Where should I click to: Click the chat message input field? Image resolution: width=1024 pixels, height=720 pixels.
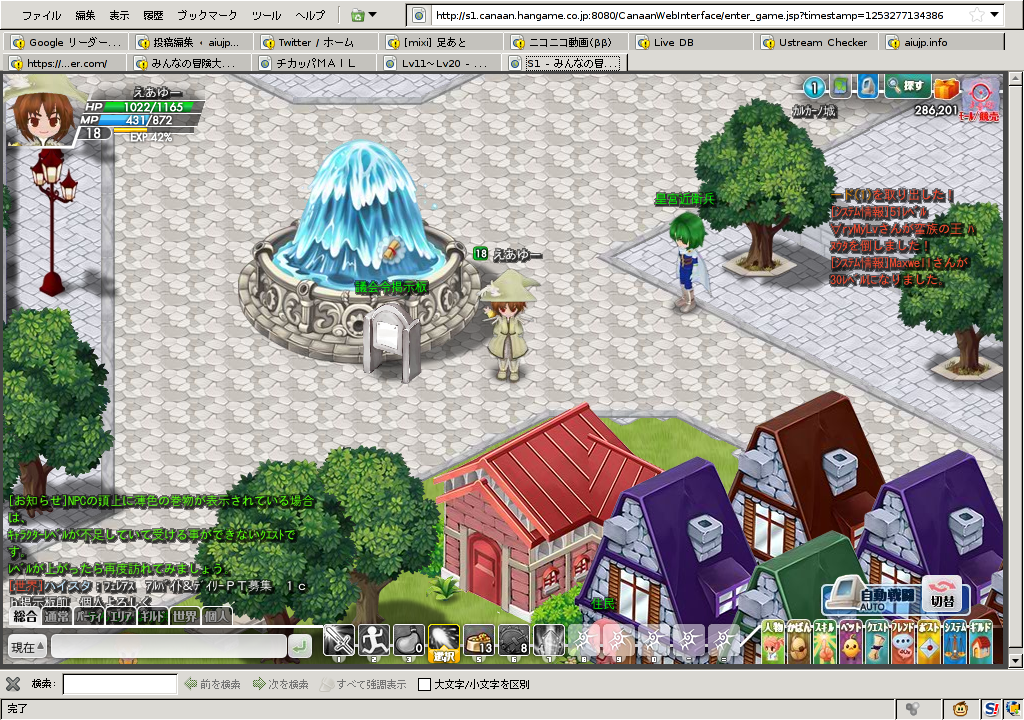[168, 647]
